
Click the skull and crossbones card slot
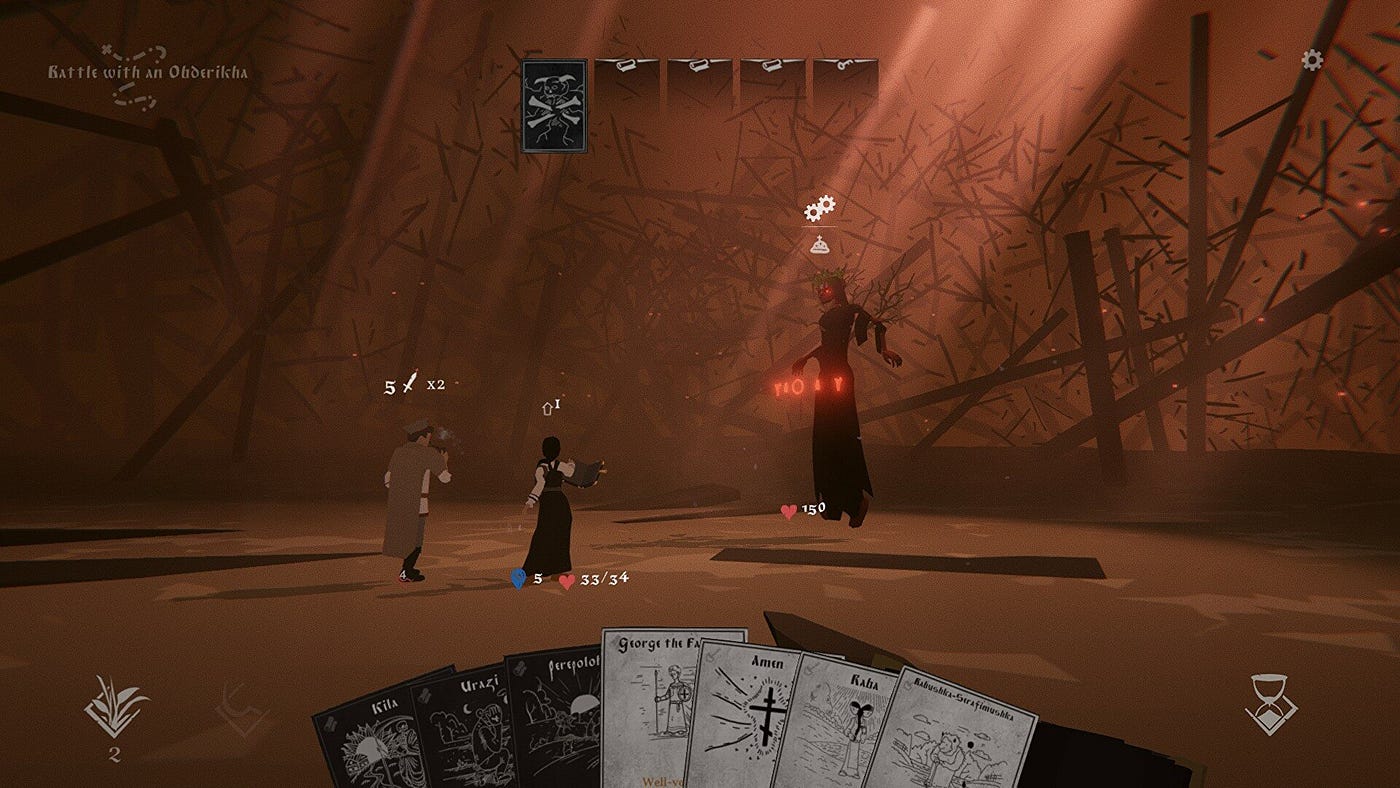[554, 105]
